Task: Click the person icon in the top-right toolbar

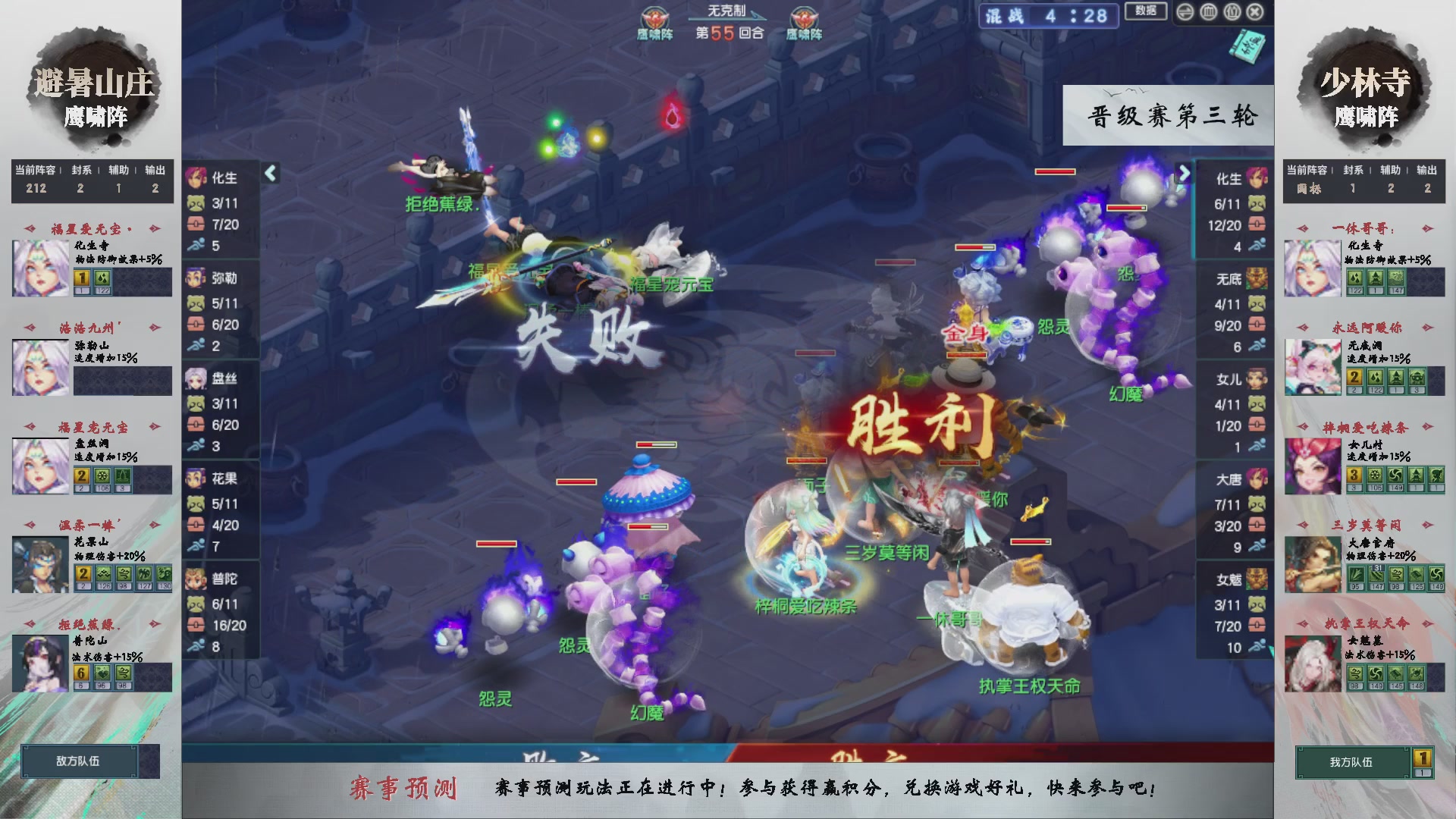Action: (x=1232, y=12)
